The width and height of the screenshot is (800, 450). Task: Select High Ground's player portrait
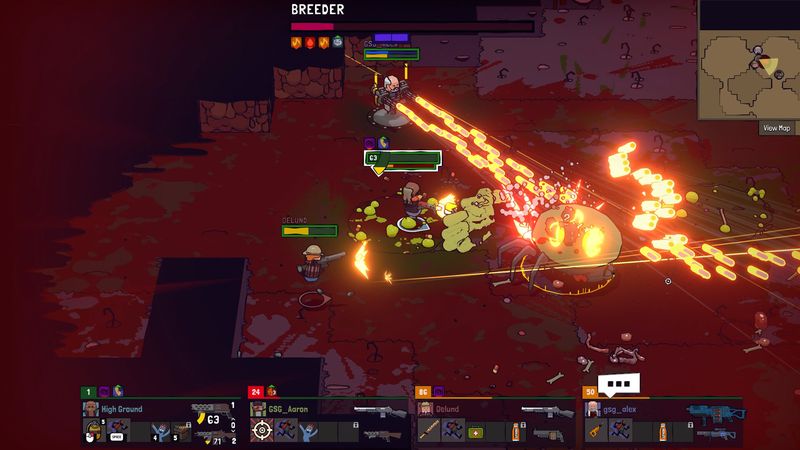[91, 409]
